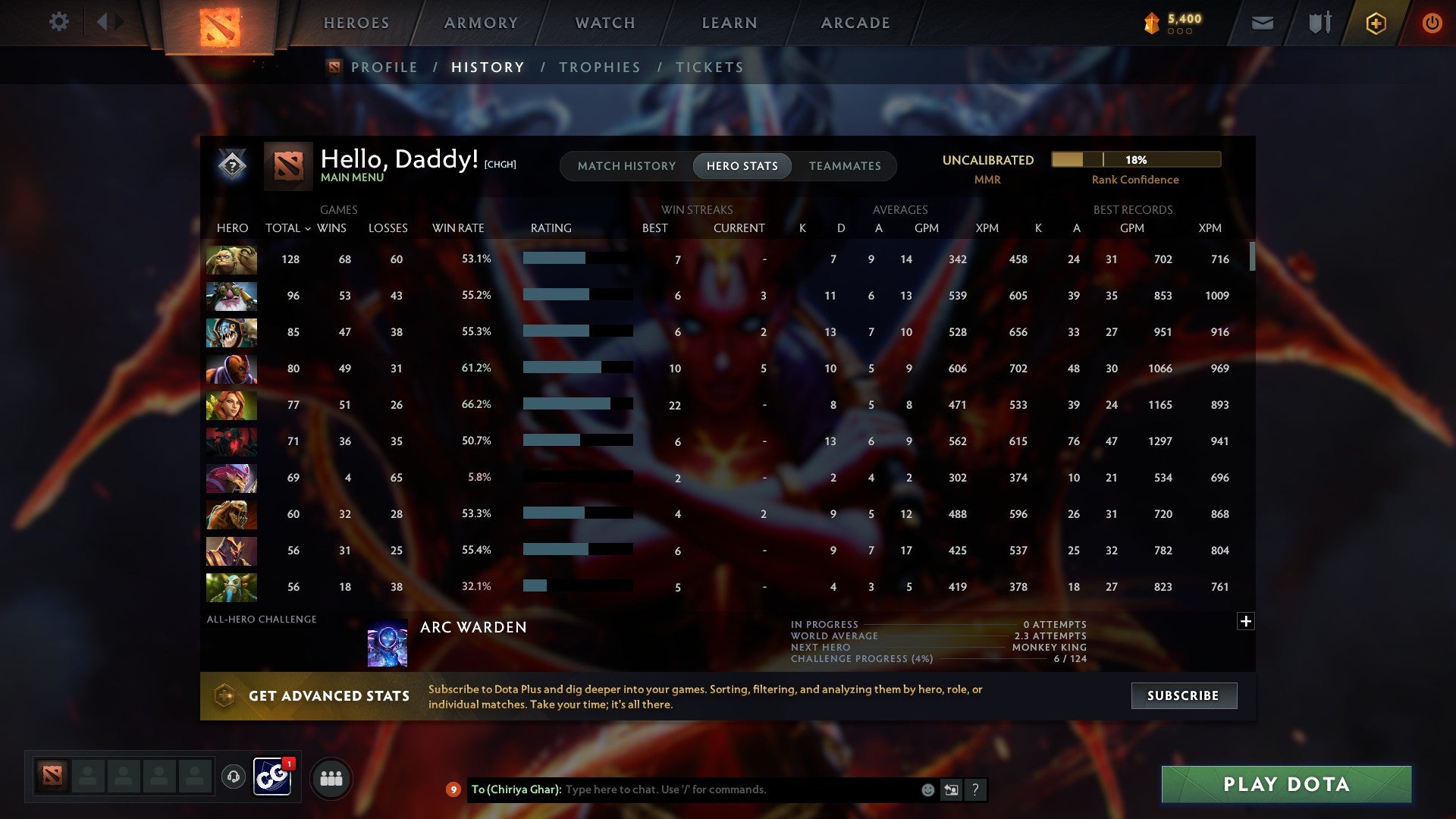
Task: Open the messages envelope icon
Action: coord(1261,23)
